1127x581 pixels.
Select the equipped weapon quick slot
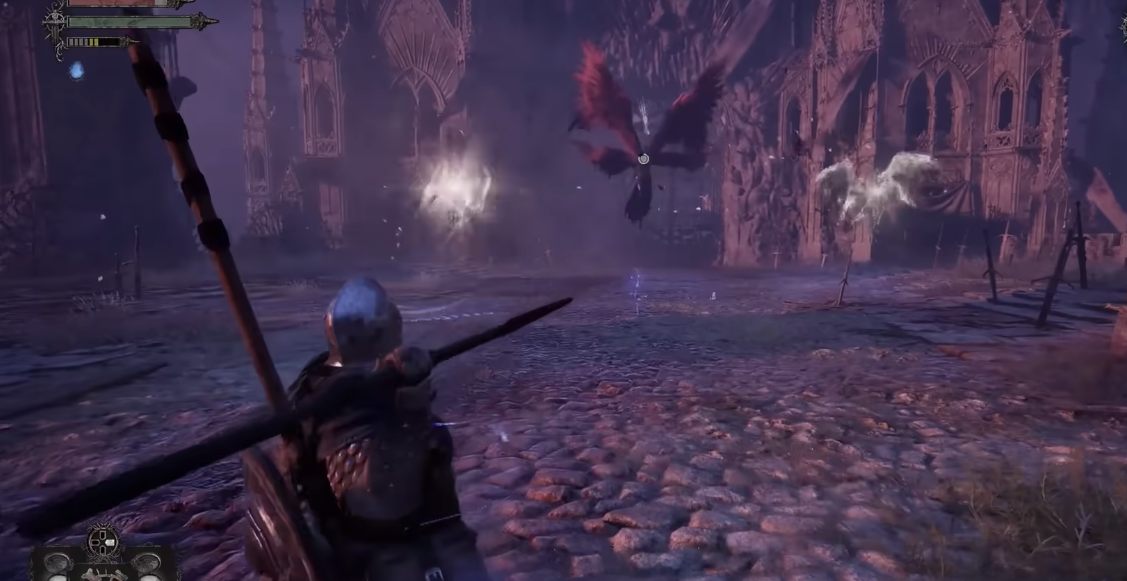104,572
